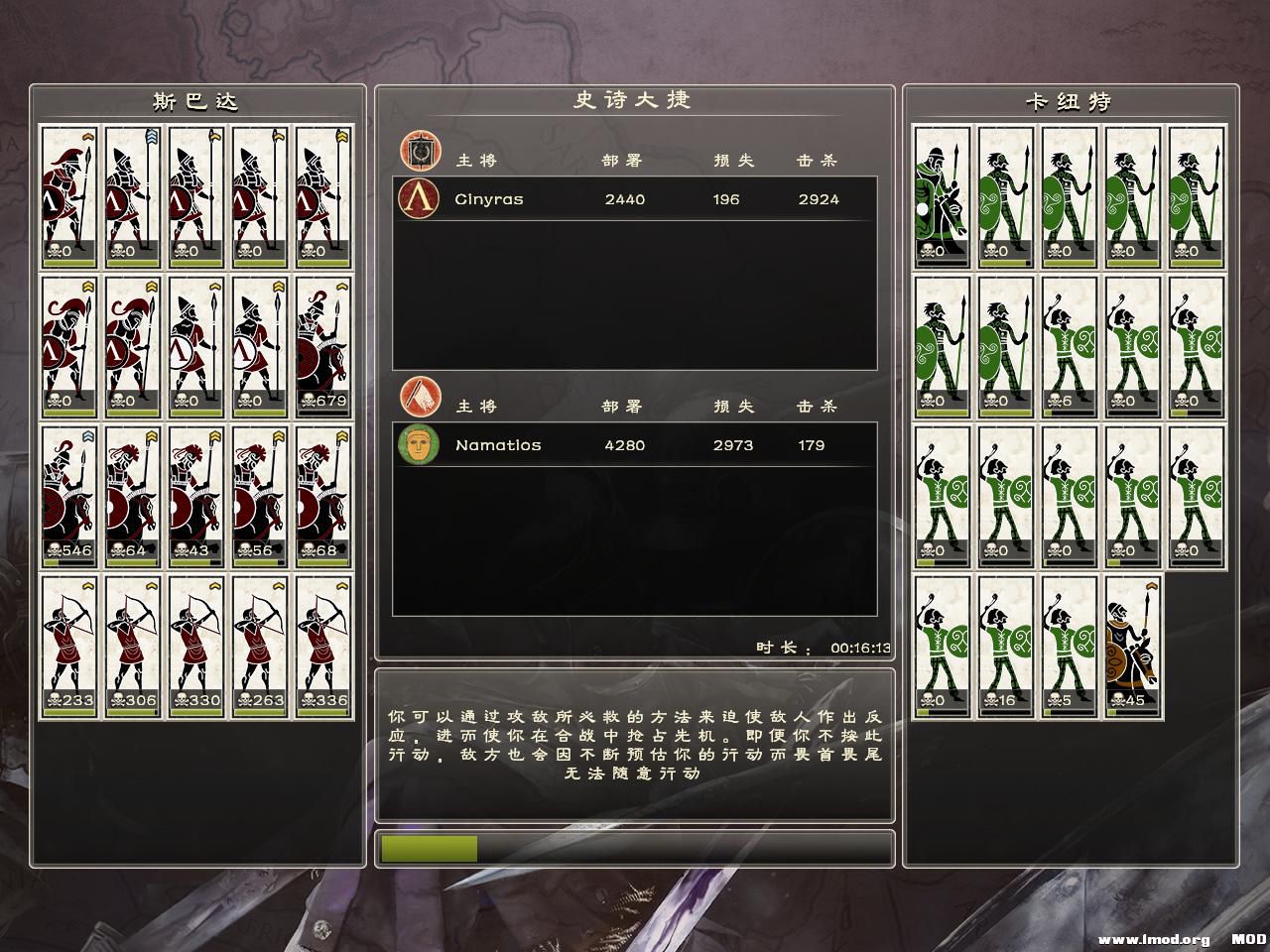
Task: Select the Celtic horseman card with 45 kills
Action: (x=1133, y=647)
